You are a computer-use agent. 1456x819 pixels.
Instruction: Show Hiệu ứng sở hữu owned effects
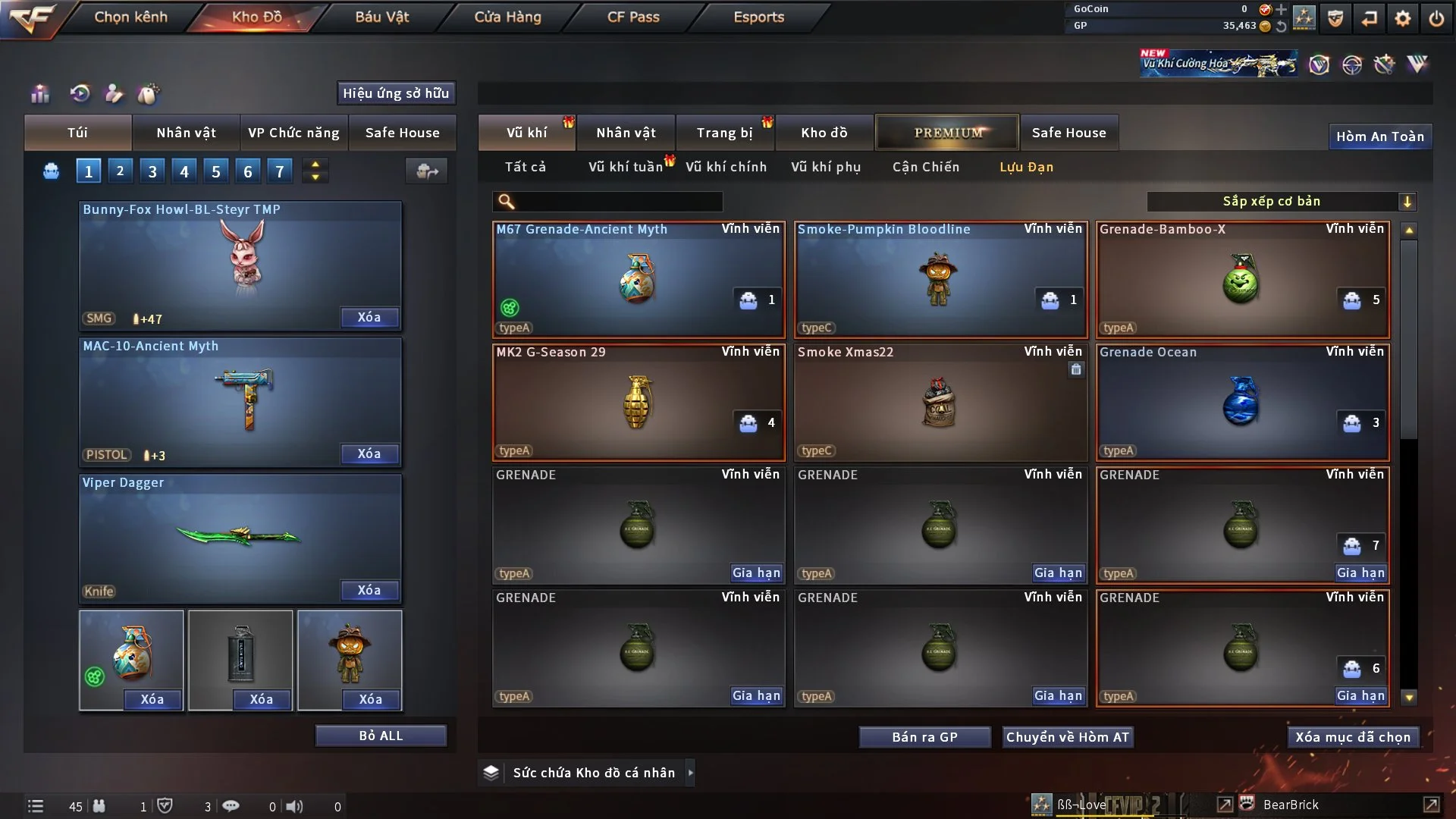coord(396,93)
